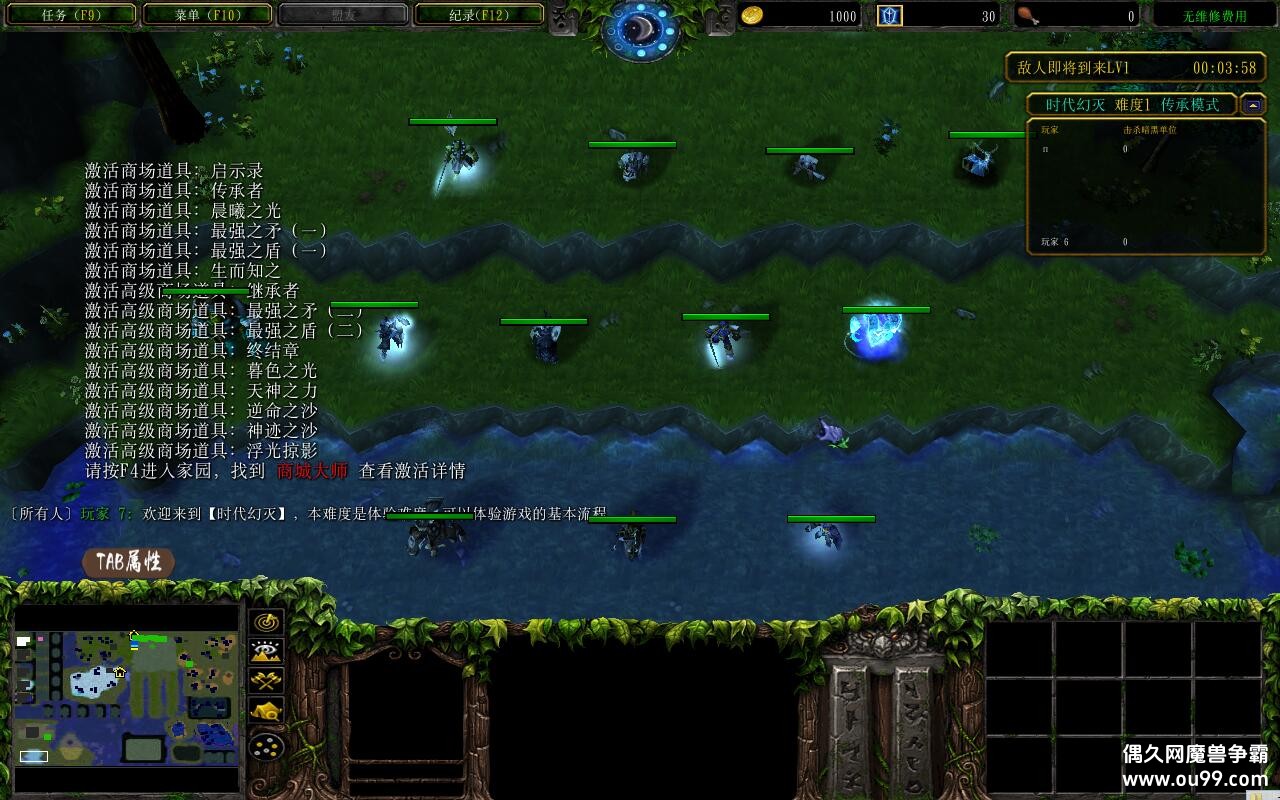Screen dimensions: 1280x800
Task: Select the moon day-night portrait at top center
Action: tap(640, 28)
